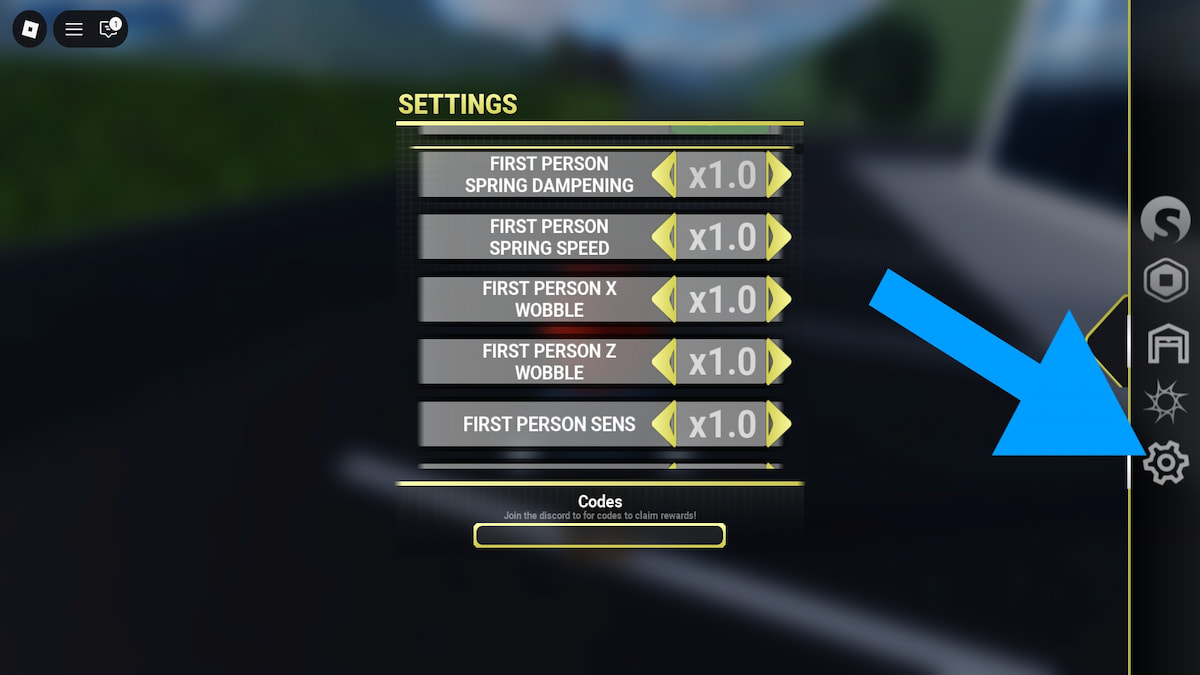Select the swirl S icon in sidebar
The width and height of the screenshot is (1200, 675).
1165,220
